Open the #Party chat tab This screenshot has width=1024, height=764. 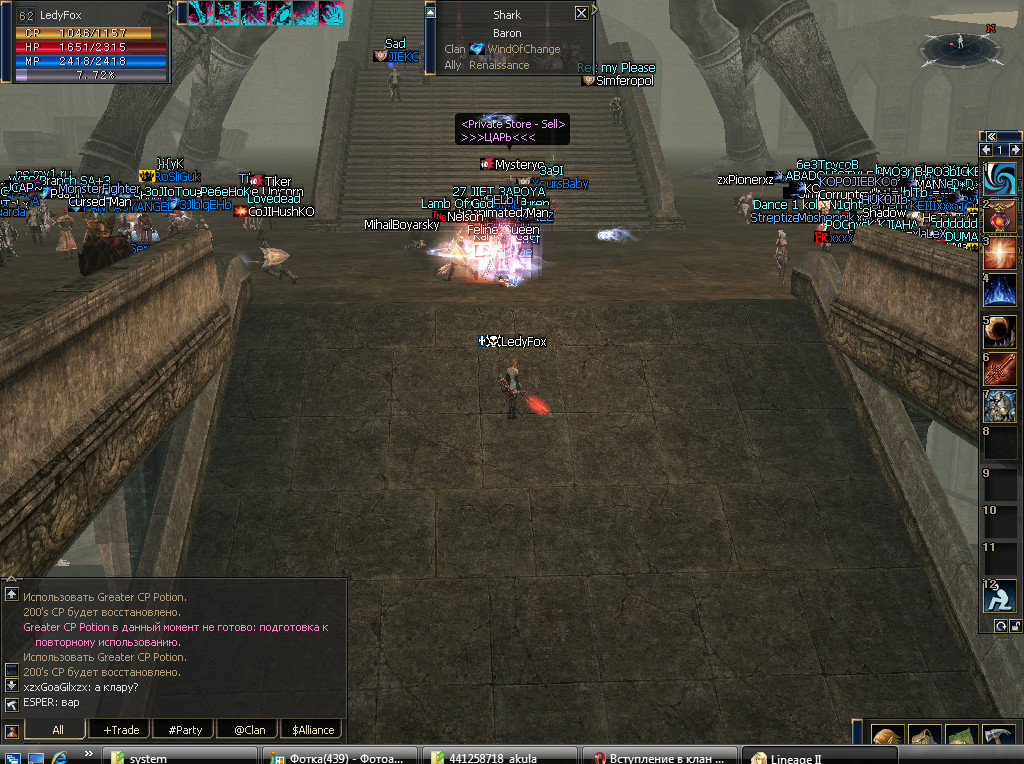coord(185,730)
